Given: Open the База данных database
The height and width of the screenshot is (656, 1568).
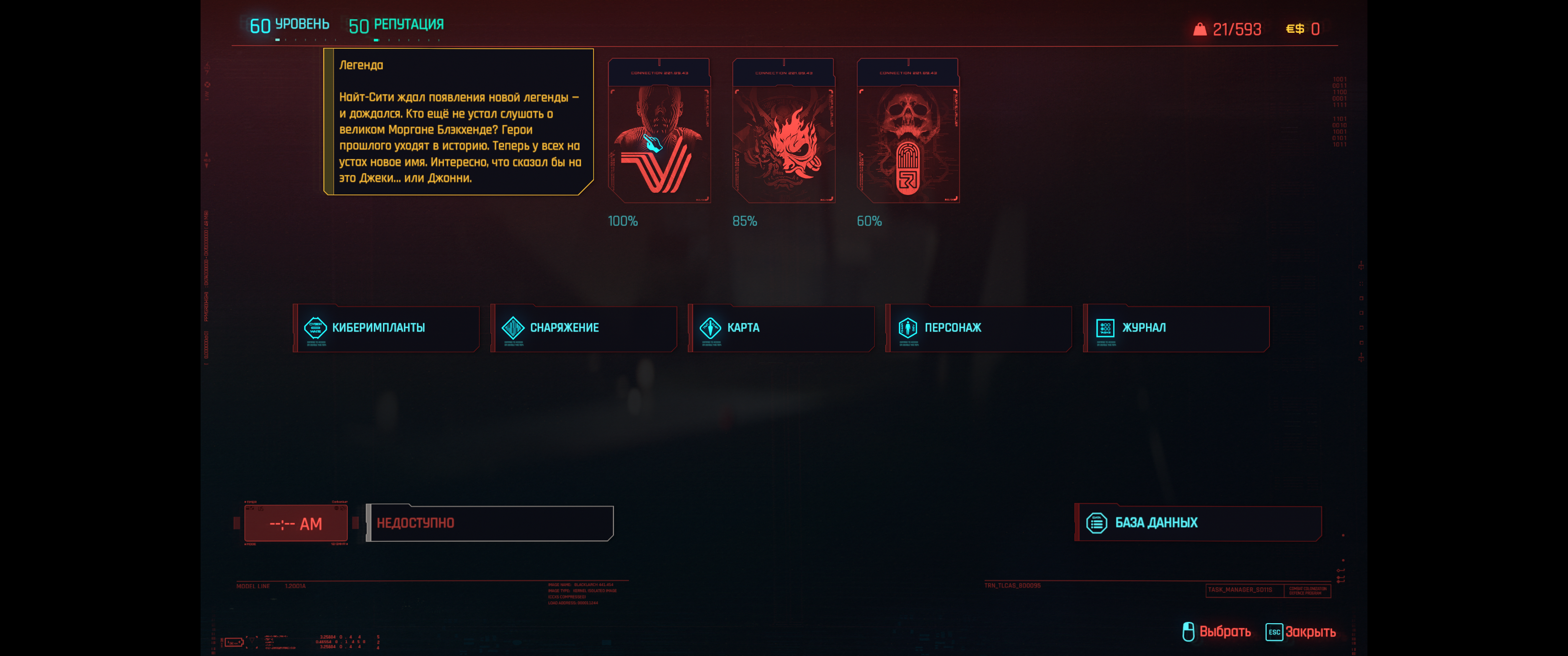Looking at the screenshot, I should 1197,523.
